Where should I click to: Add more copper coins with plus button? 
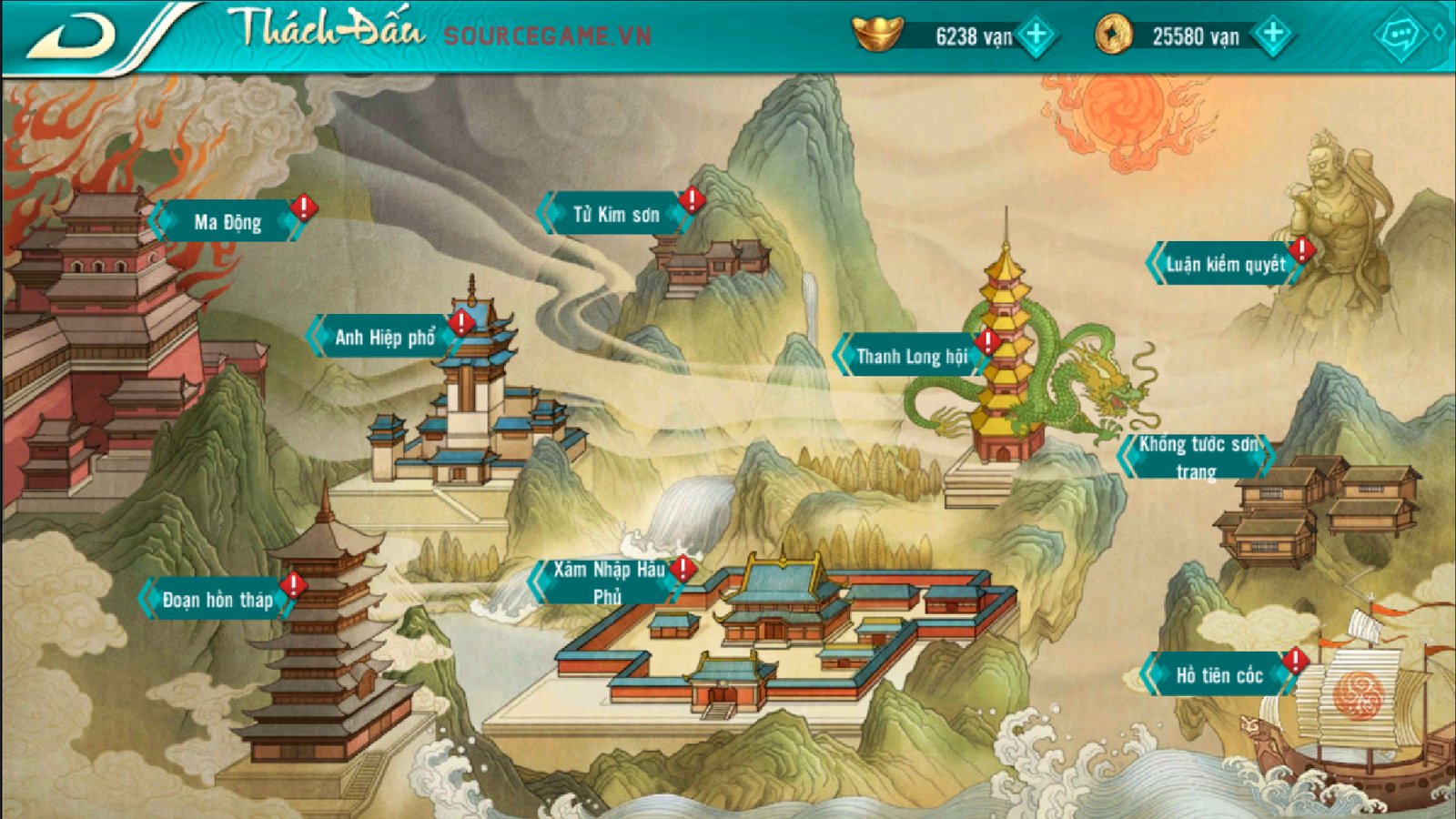click(x=1272, y=35)
